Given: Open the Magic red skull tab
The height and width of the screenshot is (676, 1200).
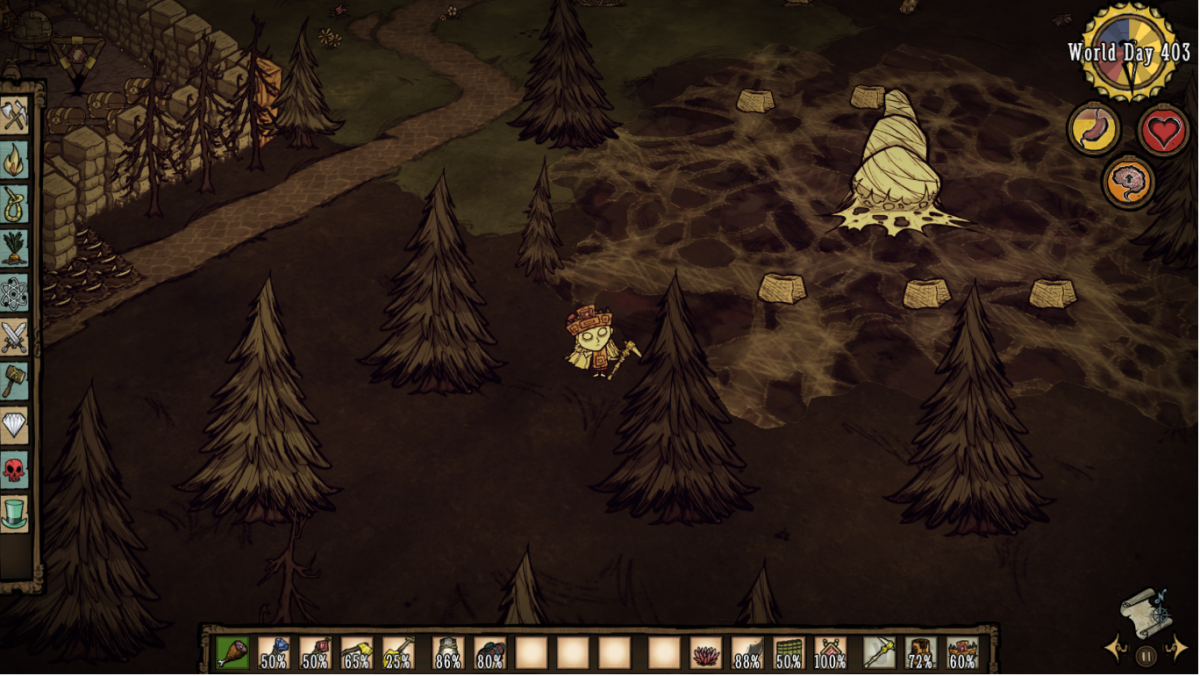Looking at the screenshot, I should [14, 469].
